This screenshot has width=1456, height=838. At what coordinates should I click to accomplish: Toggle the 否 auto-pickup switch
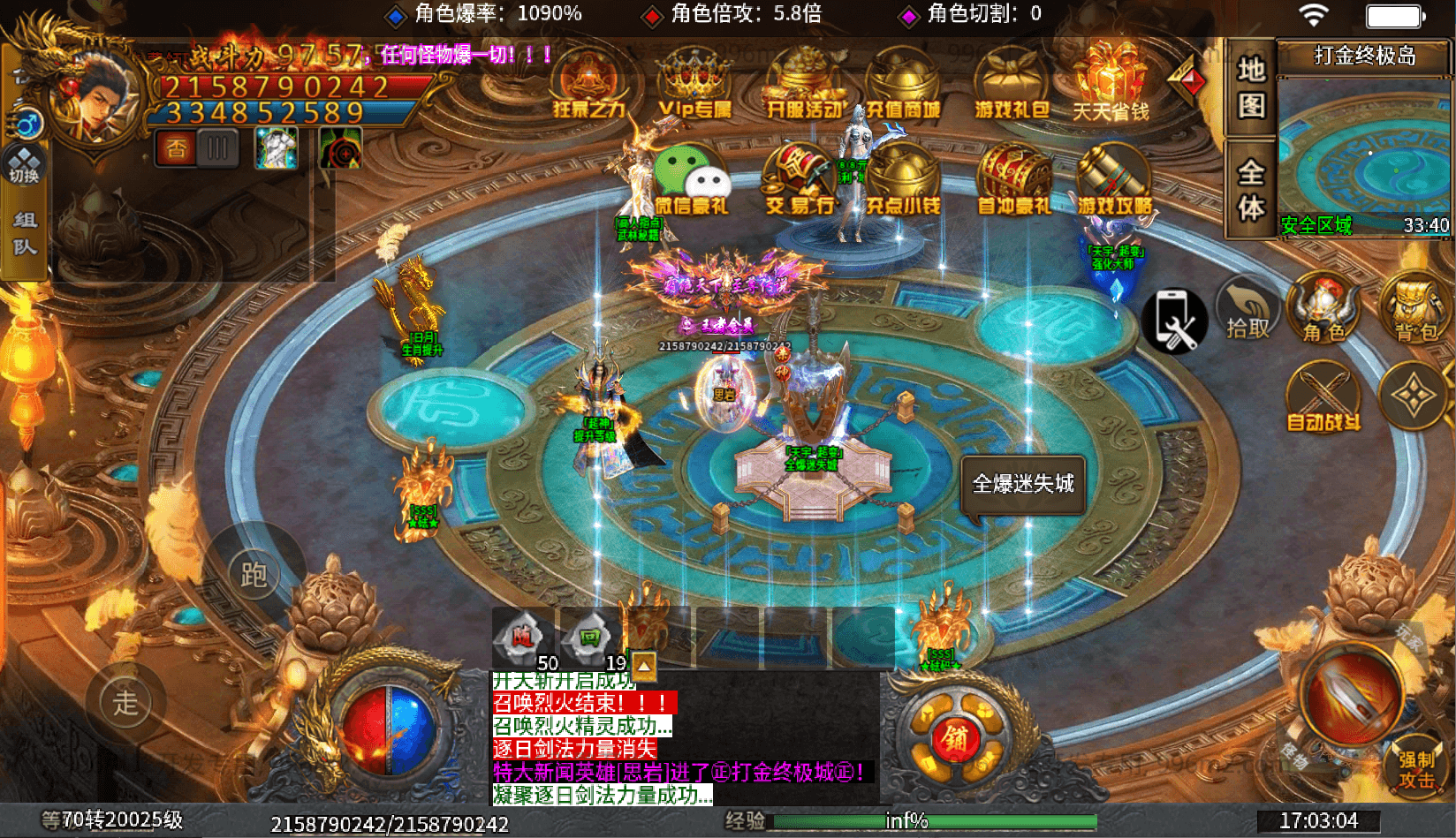pyautogui.click(x=177, y=147)
